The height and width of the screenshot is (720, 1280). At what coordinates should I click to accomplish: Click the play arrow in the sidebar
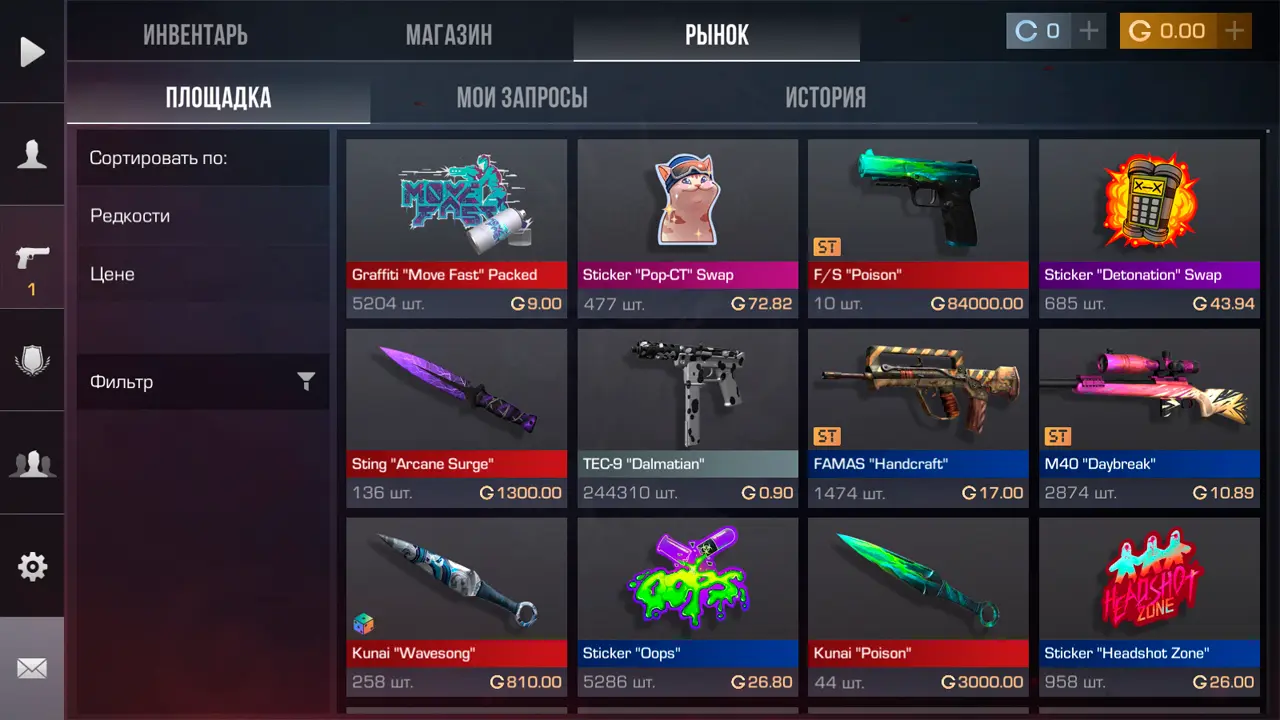pyautogui.click(x=32, y=52)
